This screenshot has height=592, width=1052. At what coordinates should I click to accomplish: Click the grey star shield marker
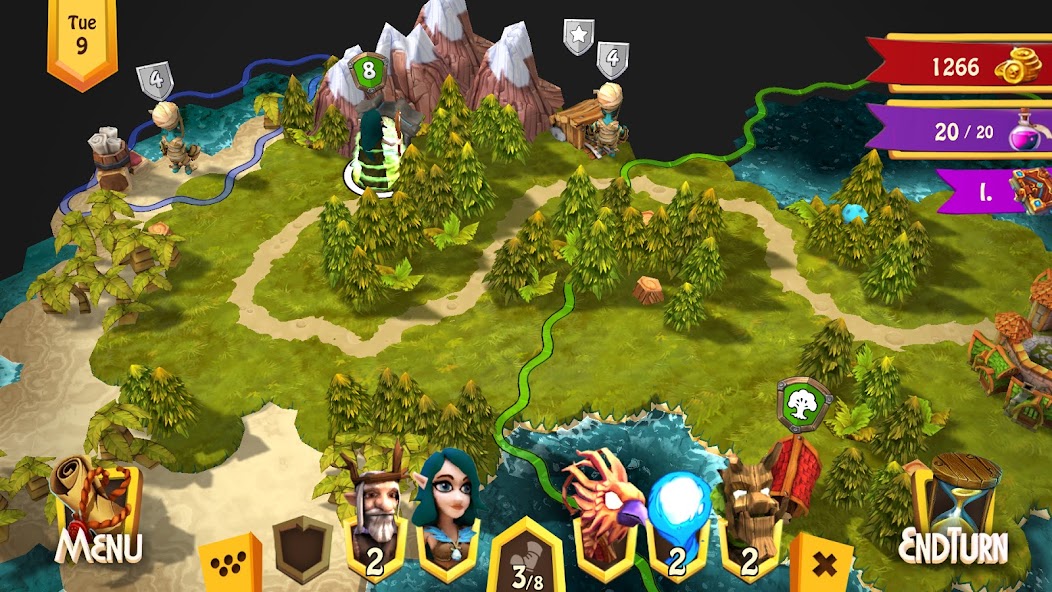(x=578, y=36)
